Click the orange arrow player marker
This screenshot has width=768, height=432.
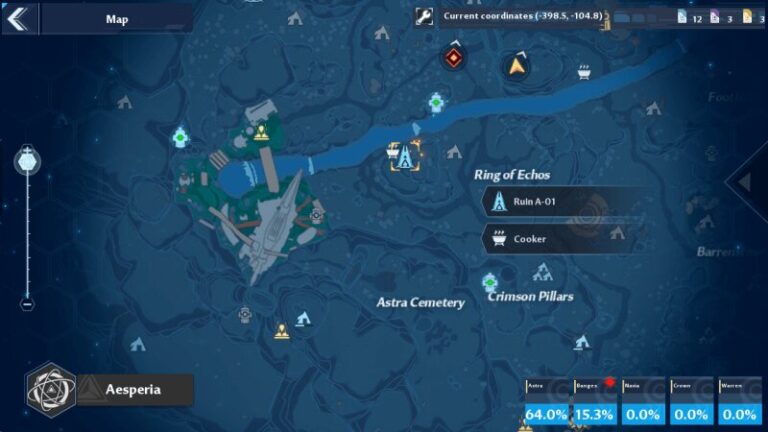516,66
